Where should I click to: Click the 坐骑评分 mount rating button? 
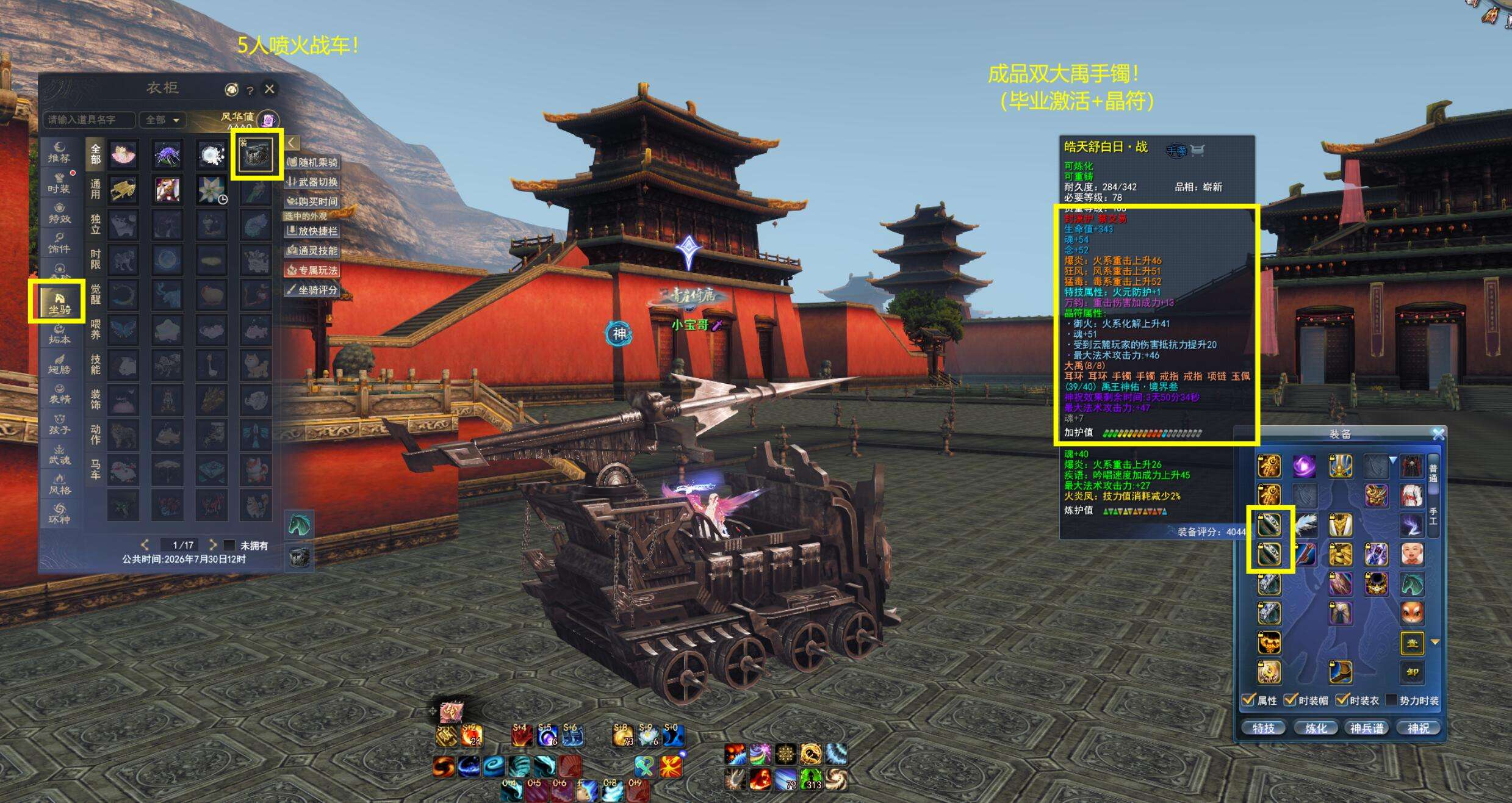[x=312, y=290]
